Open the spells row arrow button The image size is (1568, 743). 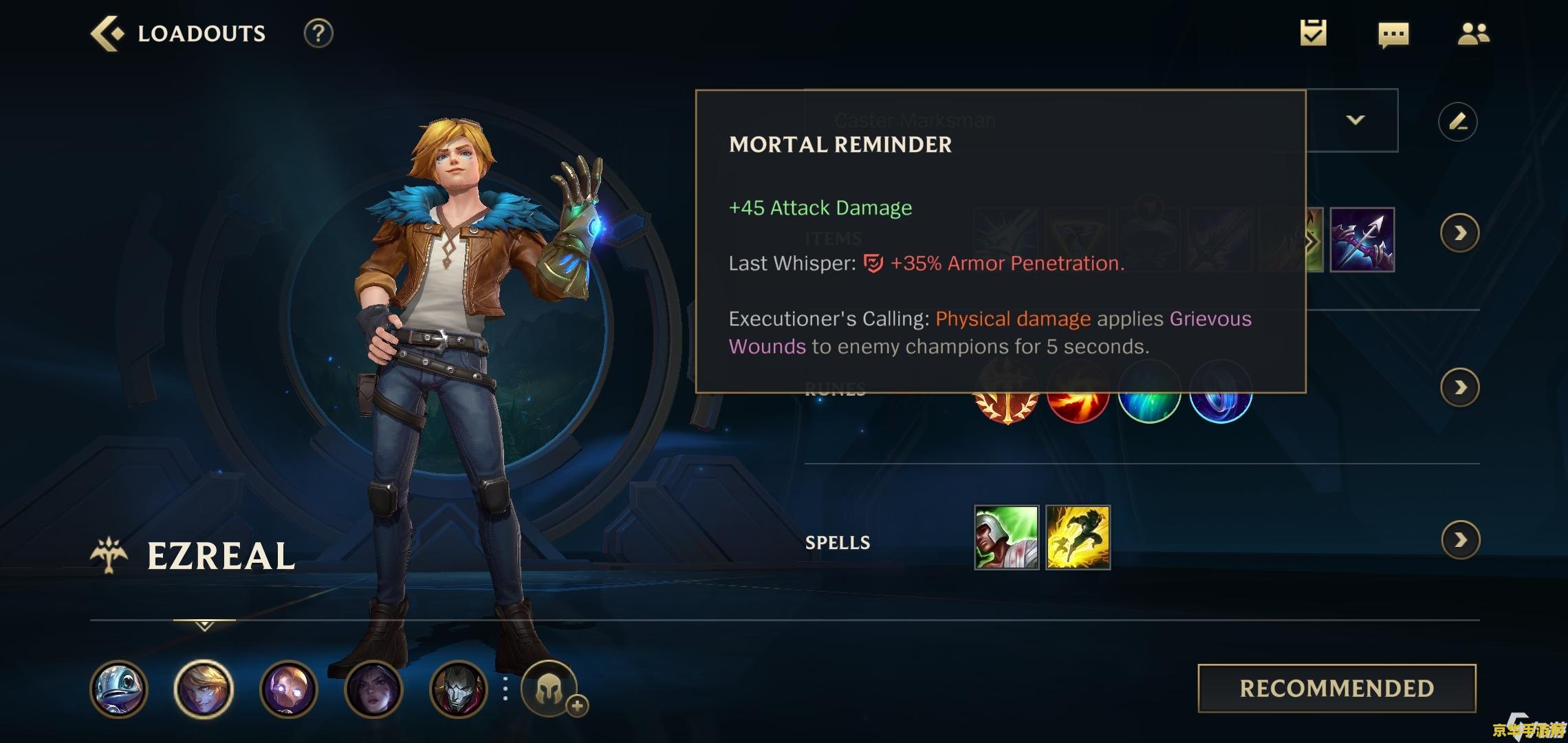(1460, 540)
